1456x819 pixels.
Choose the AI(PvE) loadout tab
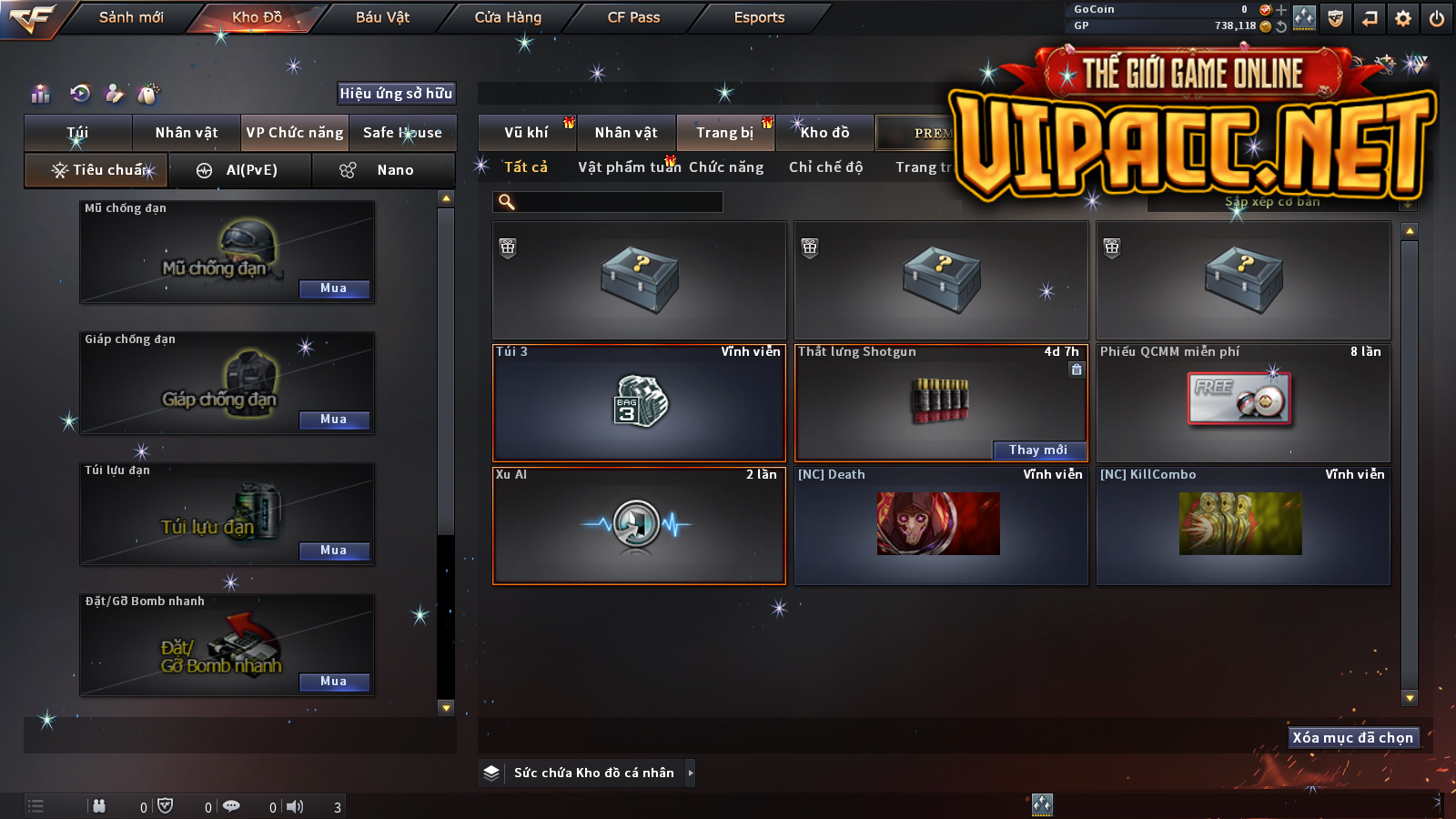(240, 170)
